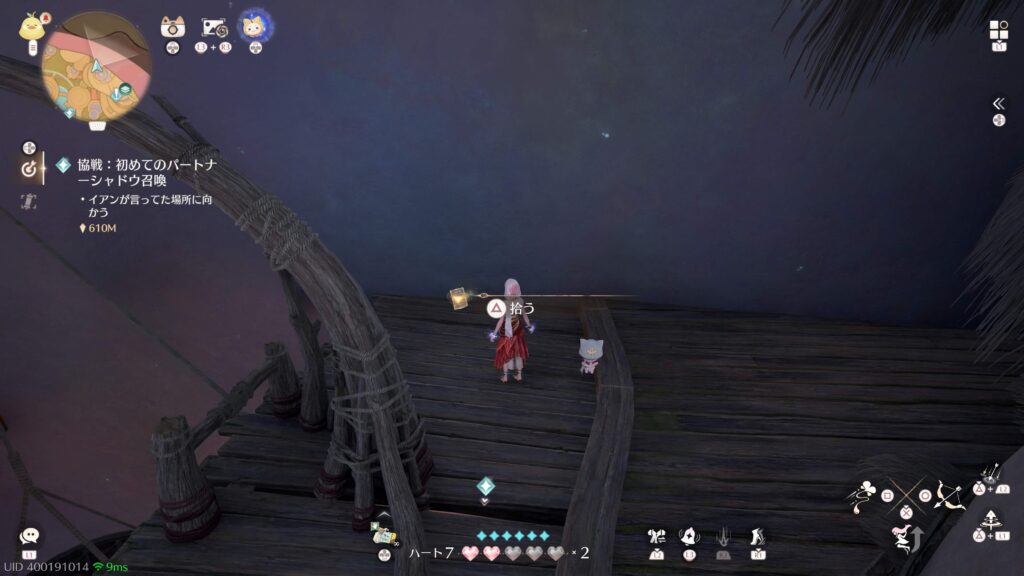
Task: Click the blonde cat-eared avatar icon
Action: pyautogui.click(x=255, y=25)
